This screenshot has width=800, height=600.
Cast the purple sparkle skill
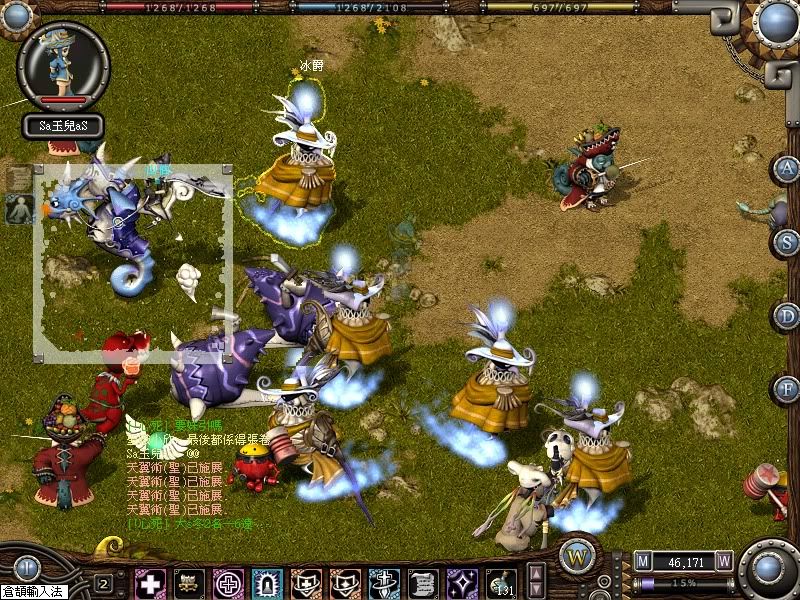pyautogui.click(x=461, y=583)
